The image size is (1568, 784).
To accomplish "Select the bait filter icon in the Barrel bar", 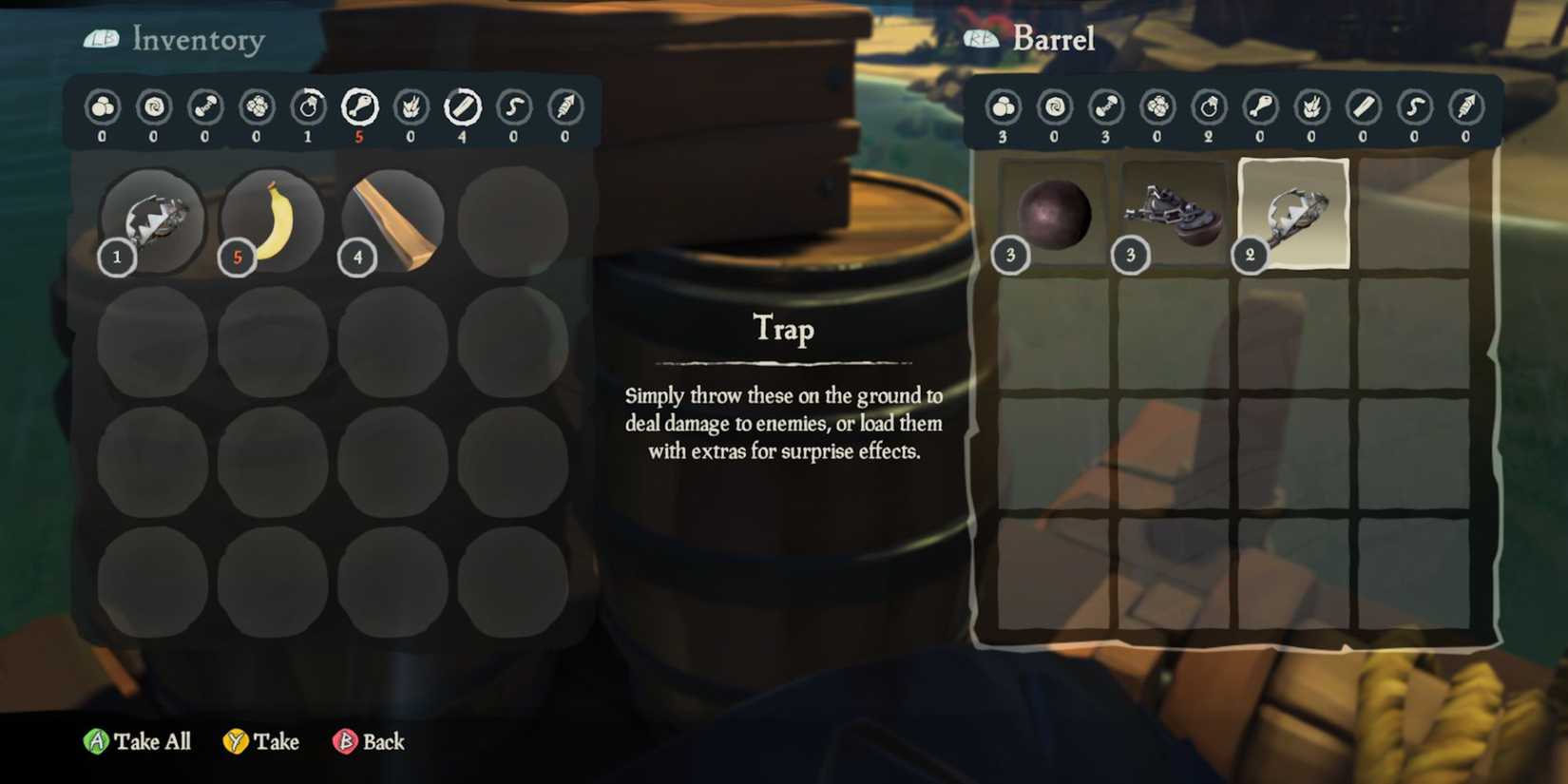I will coord(1416,109).
